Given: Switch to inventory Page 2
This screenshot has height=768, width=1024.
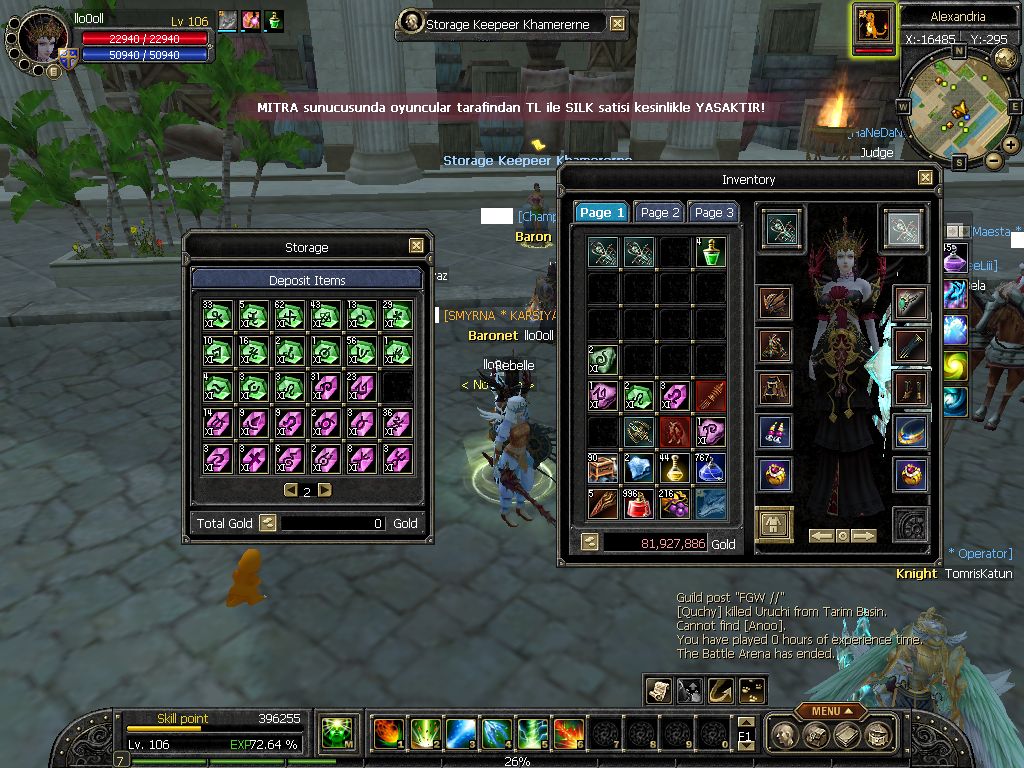Looking at the screenshot, I should click(659, 213).
